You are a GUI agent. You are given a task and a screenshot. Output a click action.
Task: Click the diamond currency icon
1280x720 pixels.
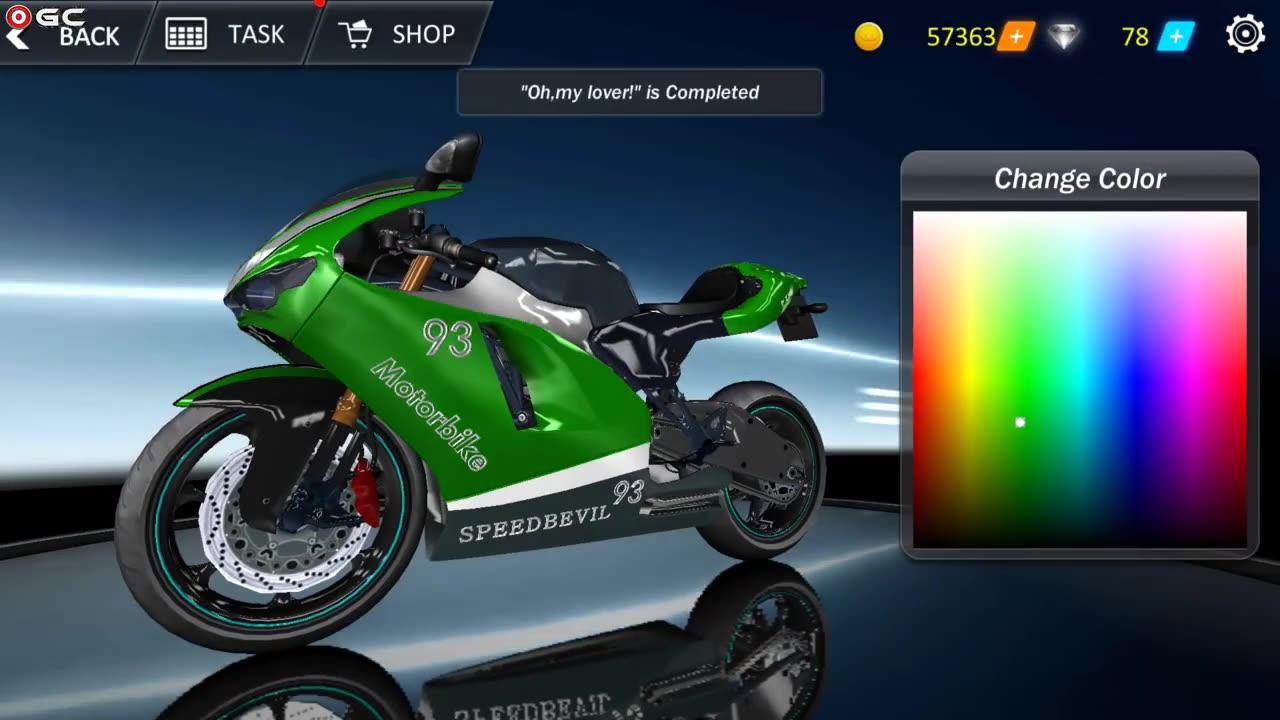click(1066, 37)
